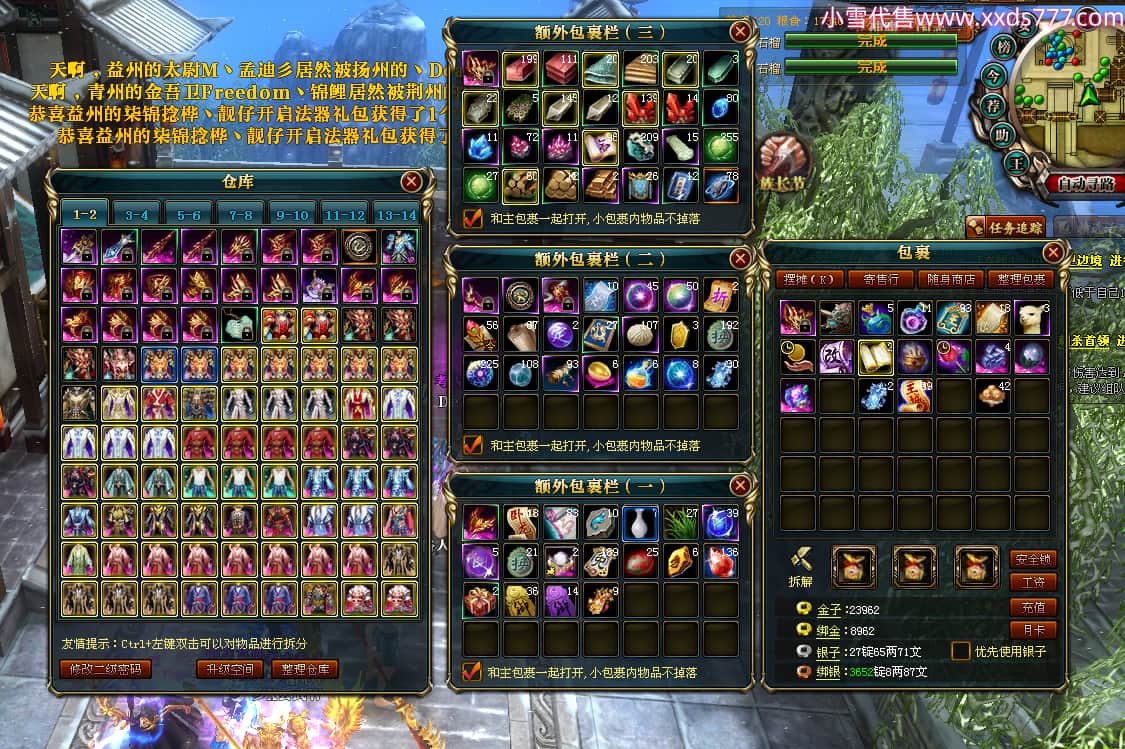
Task: Close the 包裹 bag window
Action: [x=1053, y=252]
